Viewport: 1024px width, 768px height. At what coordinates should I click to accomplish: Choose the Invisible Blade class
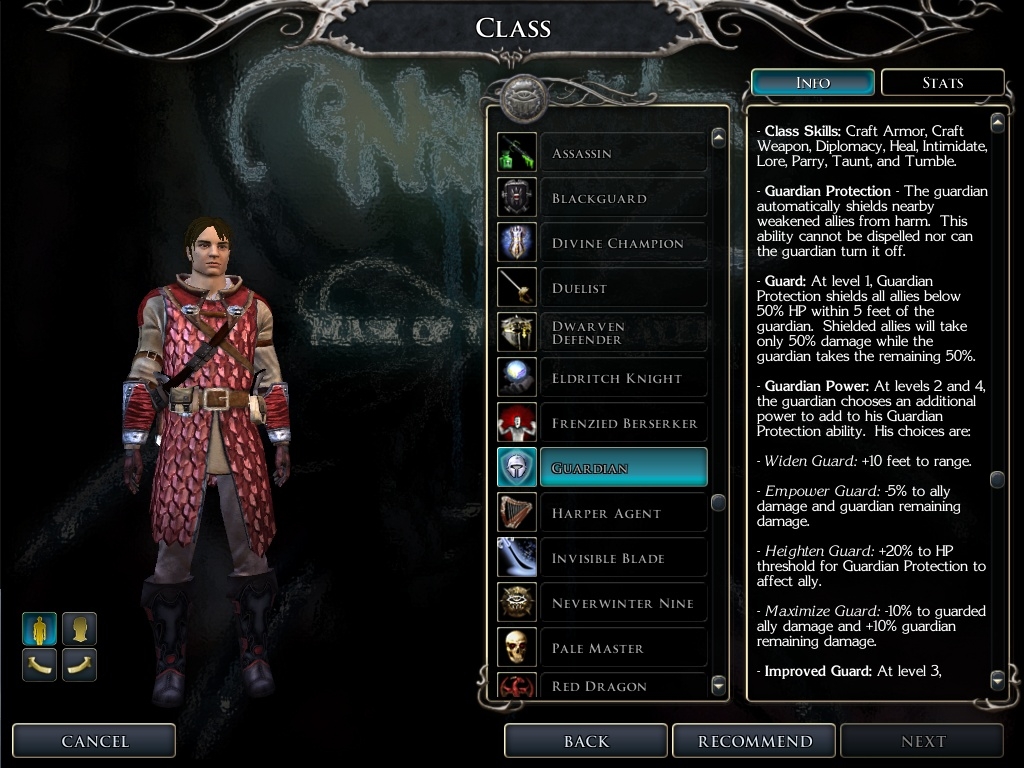(x=622, y=558)
